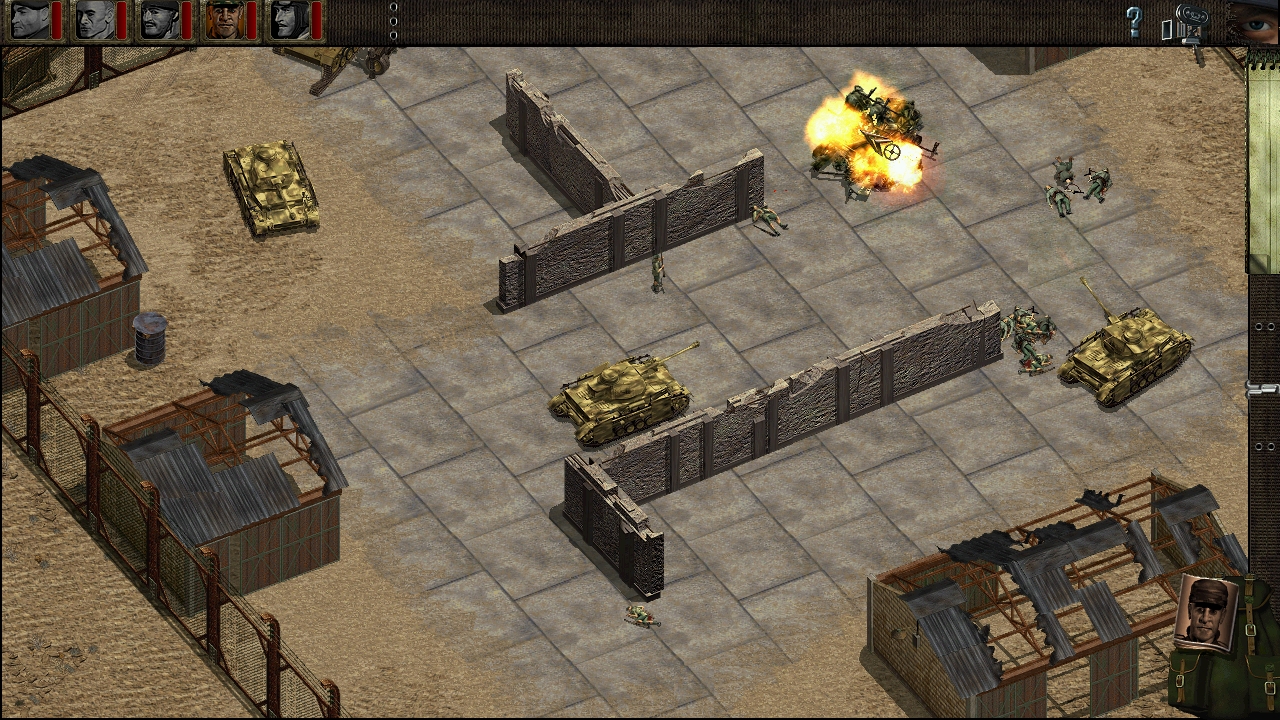The width and height of the screenshot is (1280, 720).
Task: Select the tank on the right side
Action: [1130, 350]
